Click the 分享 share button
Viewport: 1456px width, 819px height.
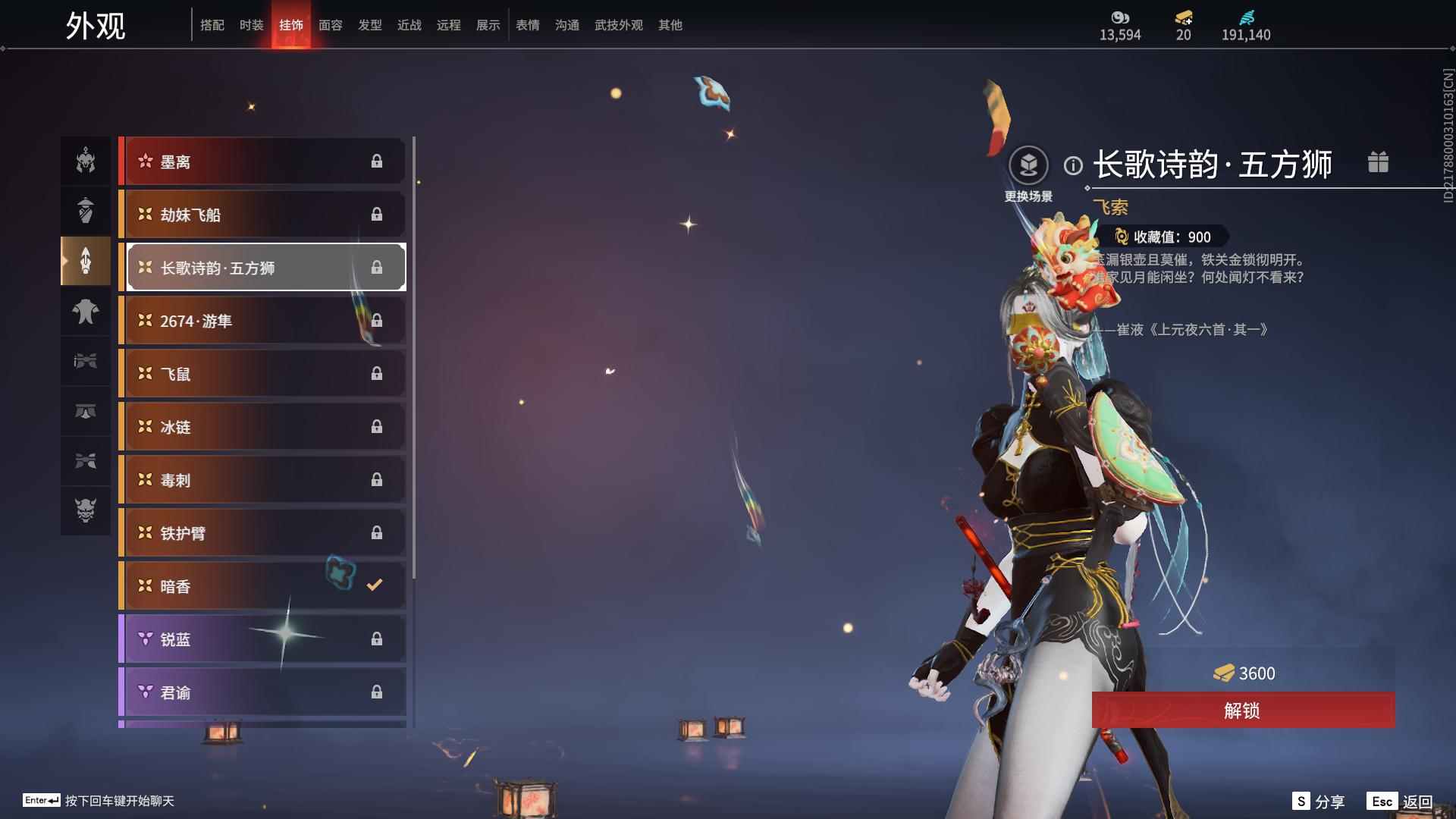click(1318, 802)
